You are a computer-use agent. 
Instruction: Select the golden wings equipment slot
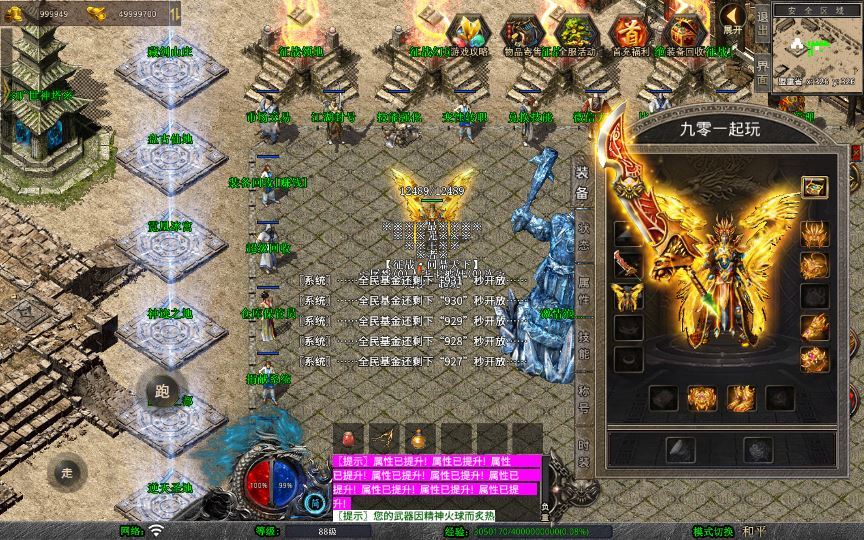629,296
